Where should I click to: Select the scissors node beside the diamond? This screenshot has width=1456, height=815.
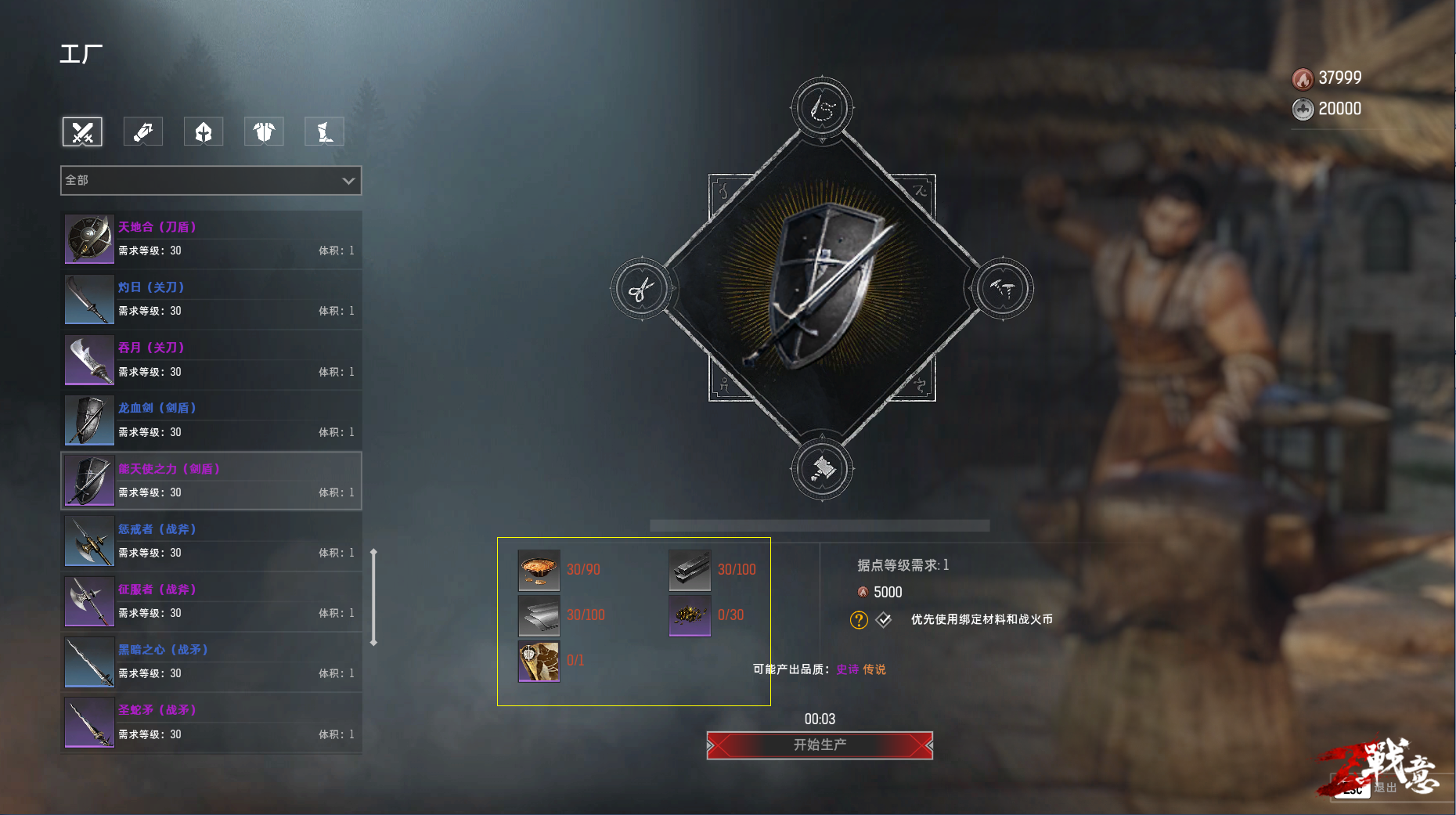[x=641, y=289]
